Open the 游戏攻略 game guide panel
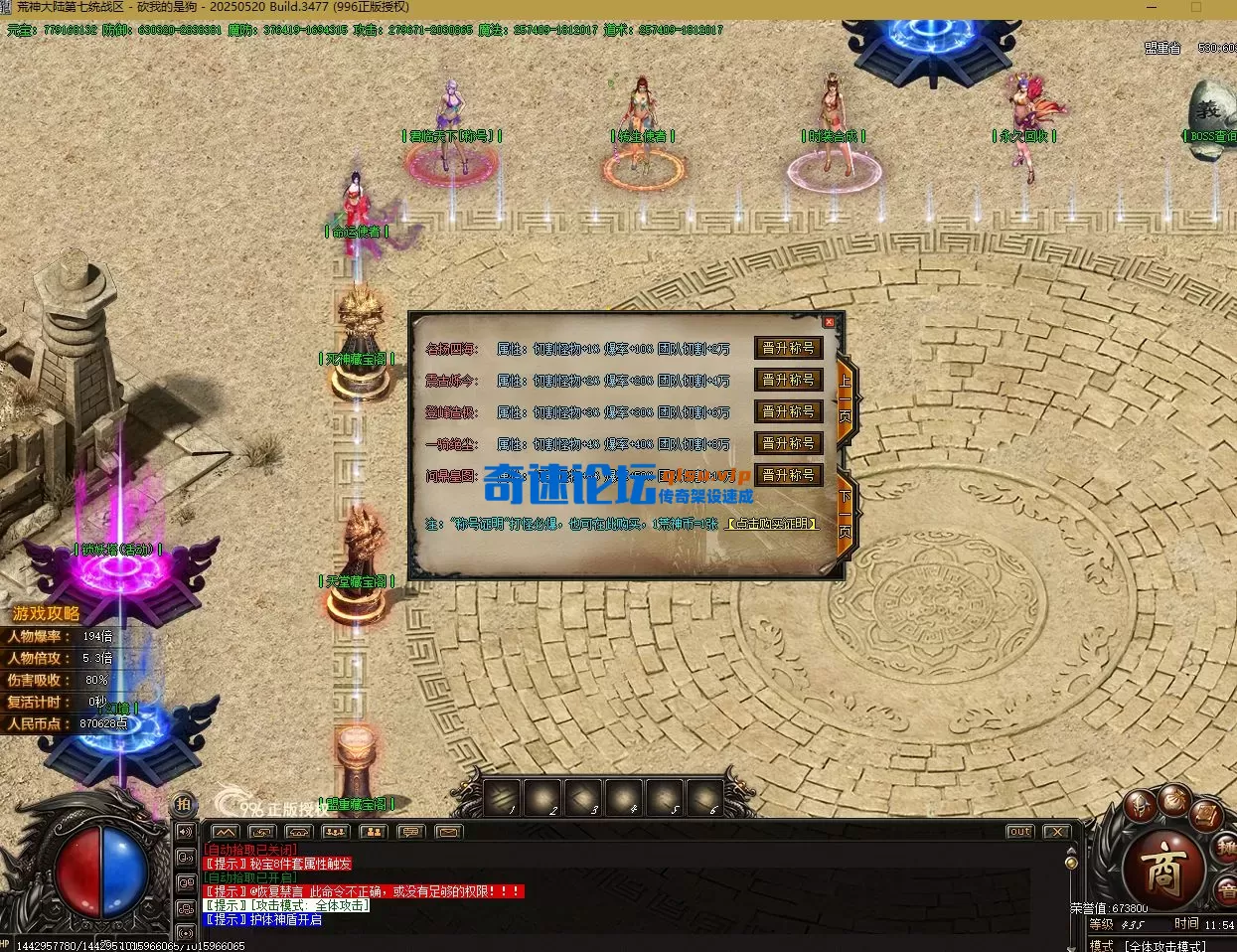1237x952 pixels. tap(45, 614)
